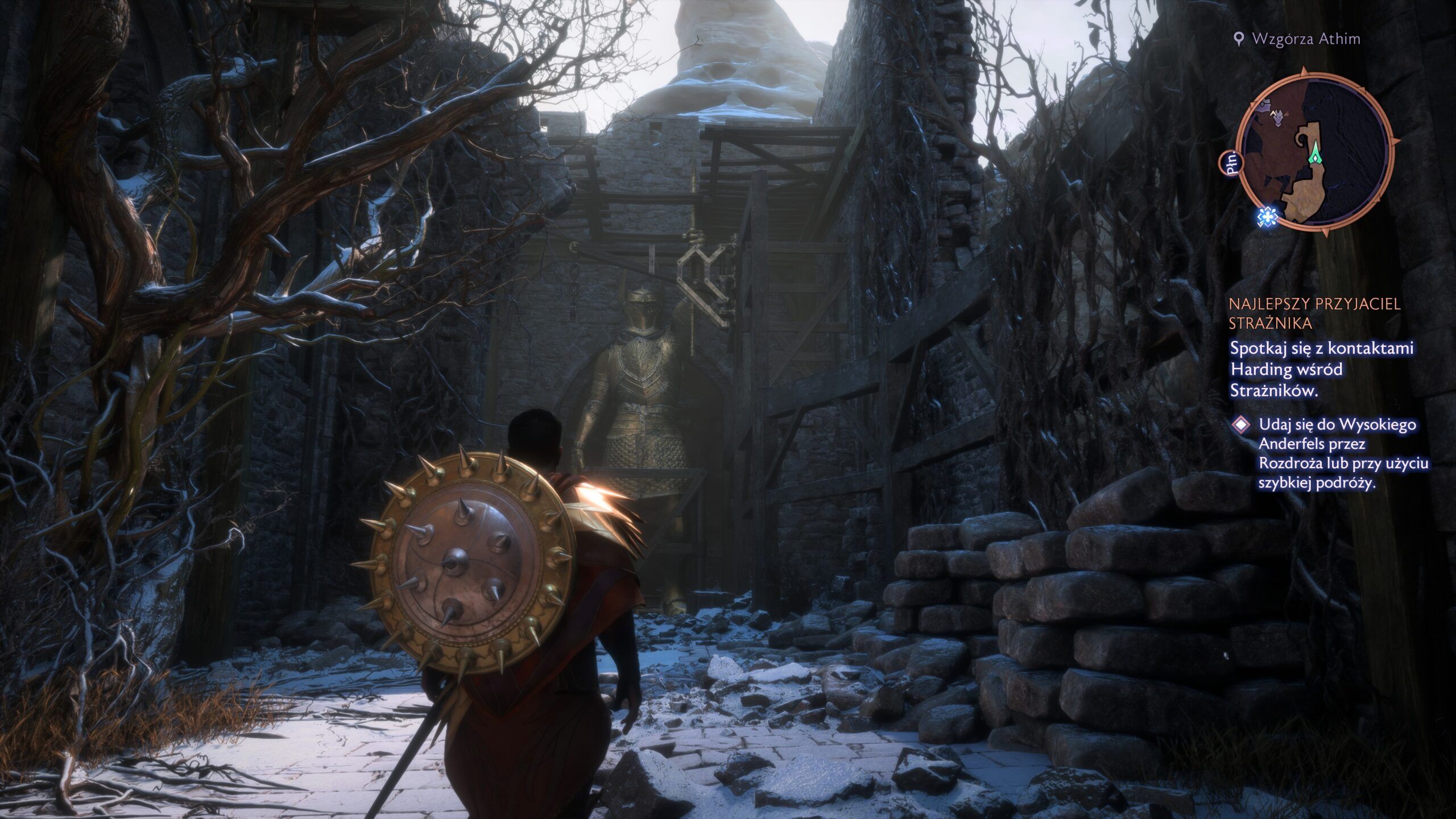Select the snowflake marker on the minimap
The image size is (1456, 819).
(1267, 217)
